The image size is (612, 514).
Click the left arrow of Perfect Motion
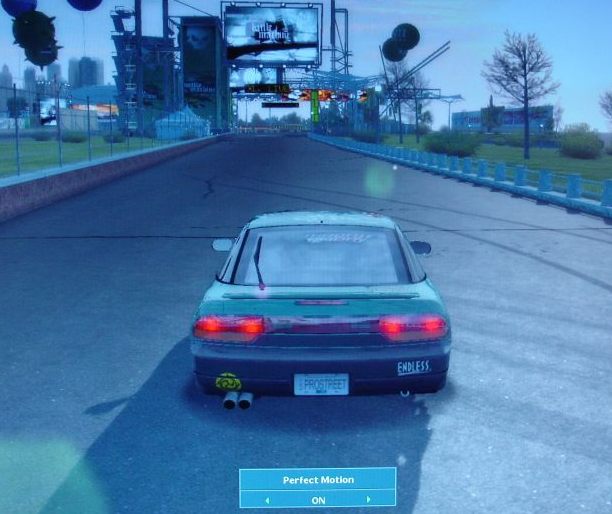coord(267,499)
